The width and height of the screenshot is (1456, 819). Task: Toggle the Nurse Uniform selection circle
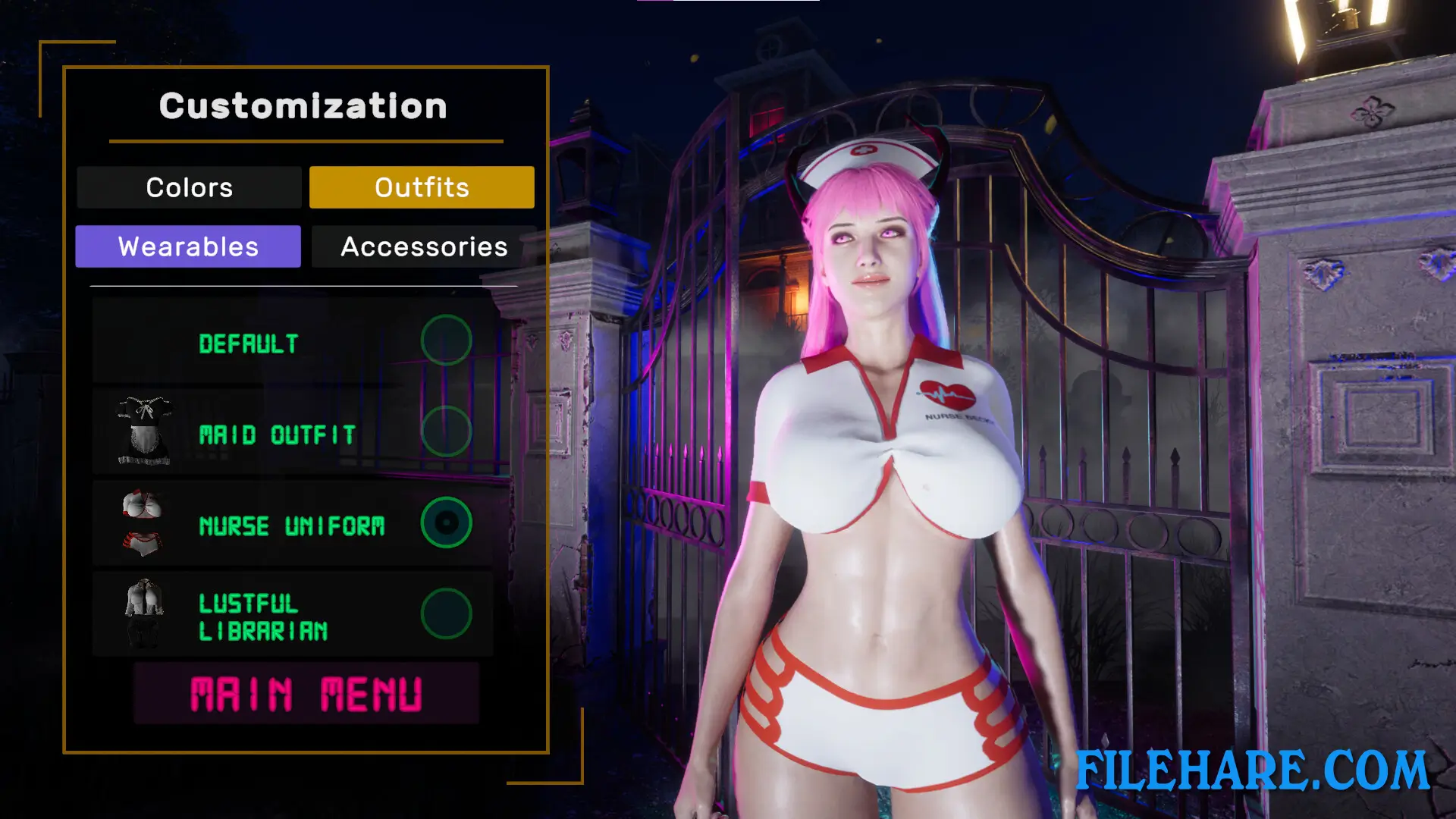[447, 523]
